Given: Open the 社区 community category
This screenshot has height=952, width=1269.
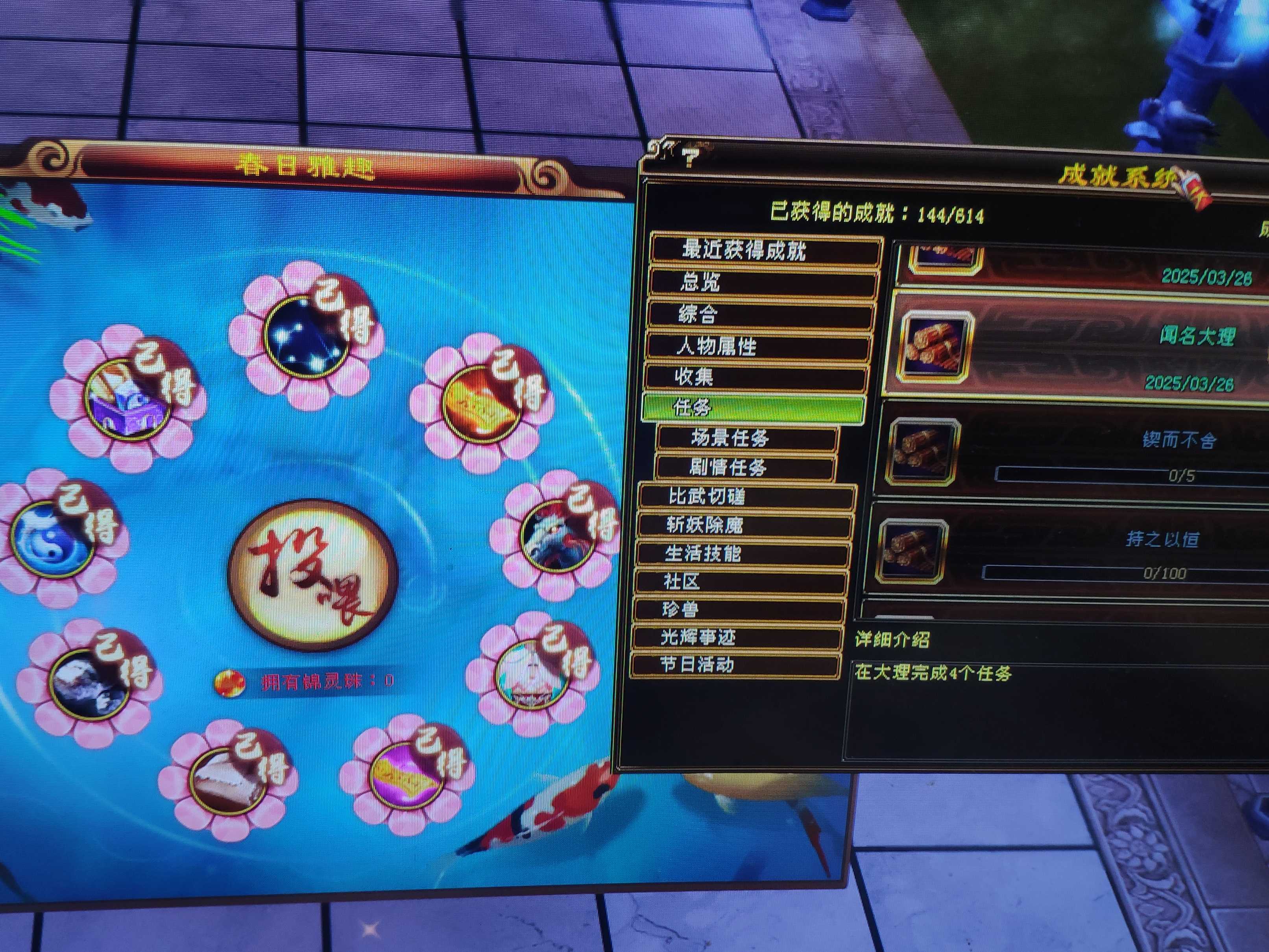Looking at the screenshot, I should (740, 582).
